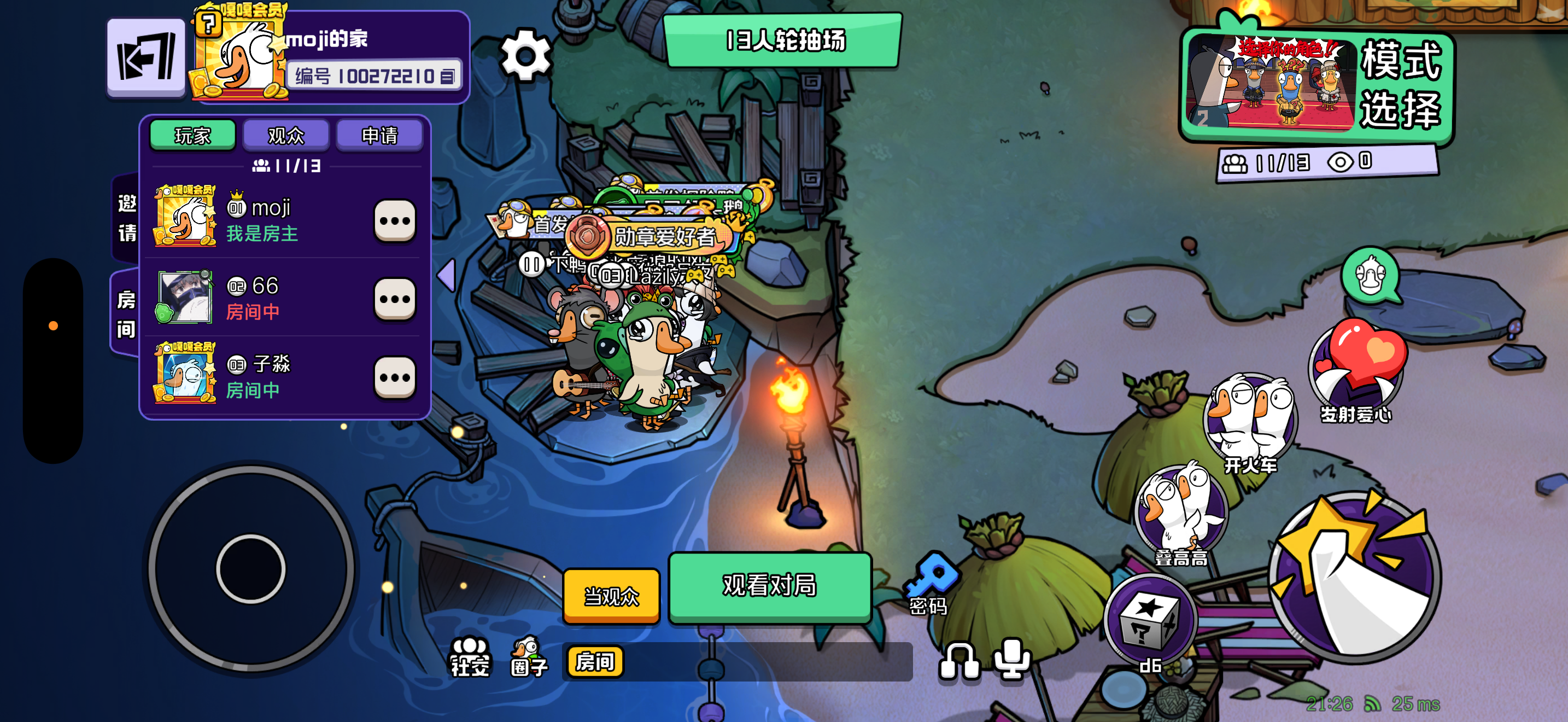The width and height of the screenshot is (1568, 722).
Task: Set room password with 密码 key
Action: coord(929,583)
